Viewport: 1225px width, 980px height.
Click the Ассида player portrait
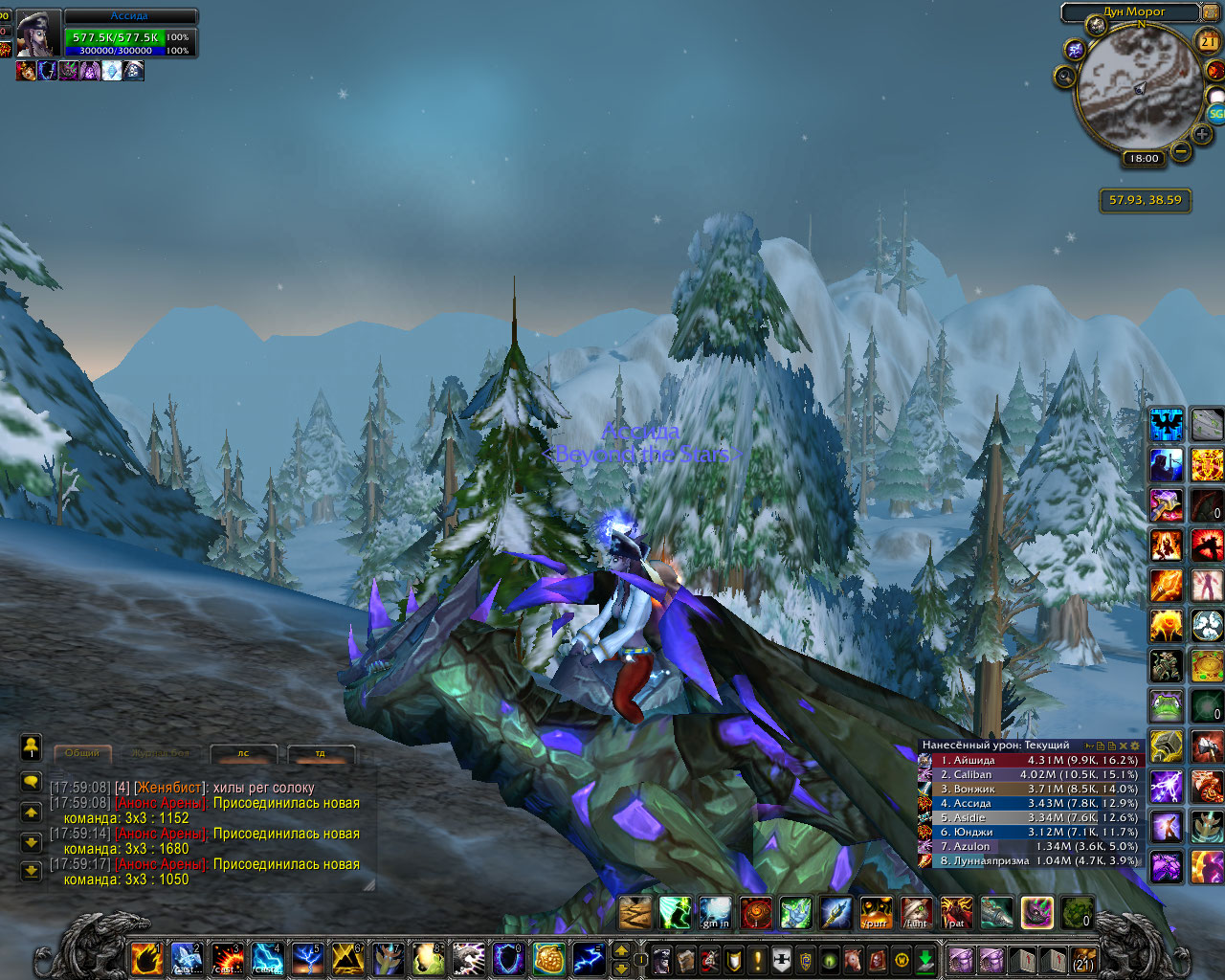click(38, 34)
